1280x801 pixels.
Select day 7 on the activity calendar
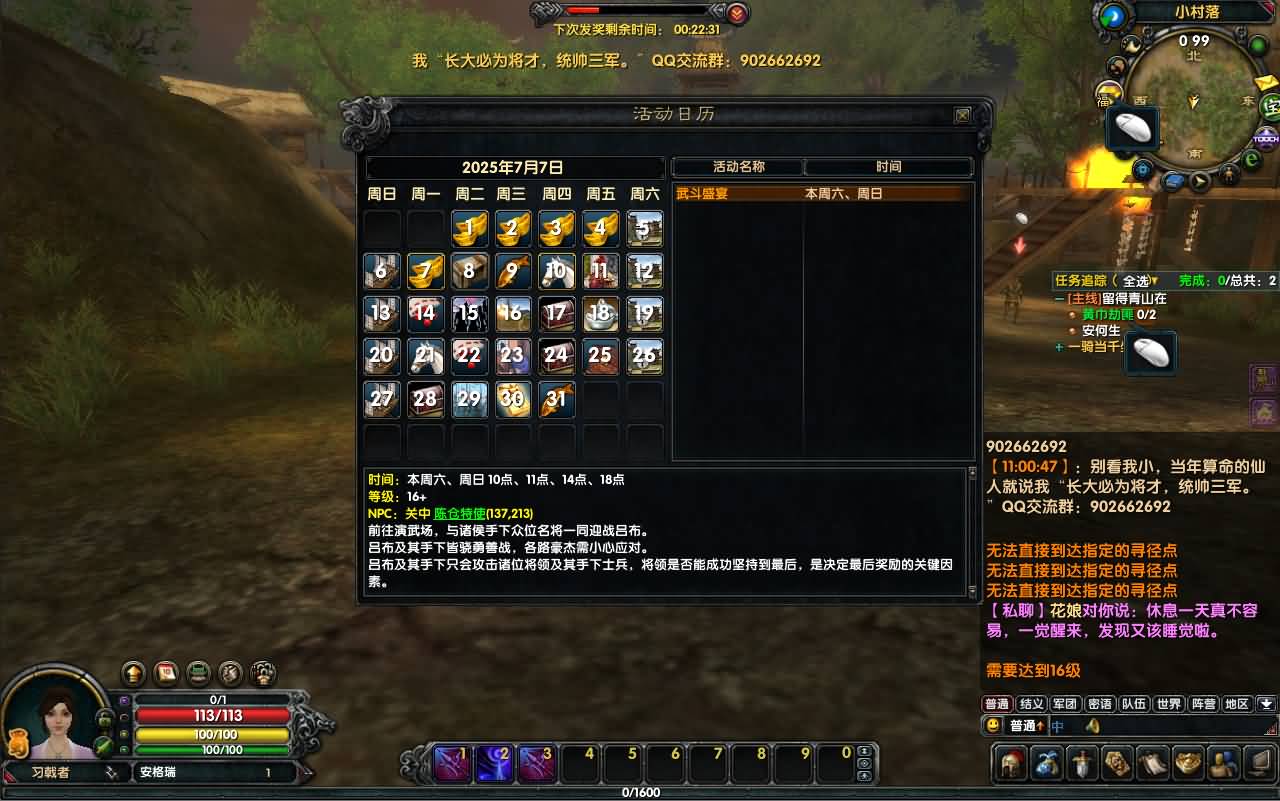click(425, 271)
